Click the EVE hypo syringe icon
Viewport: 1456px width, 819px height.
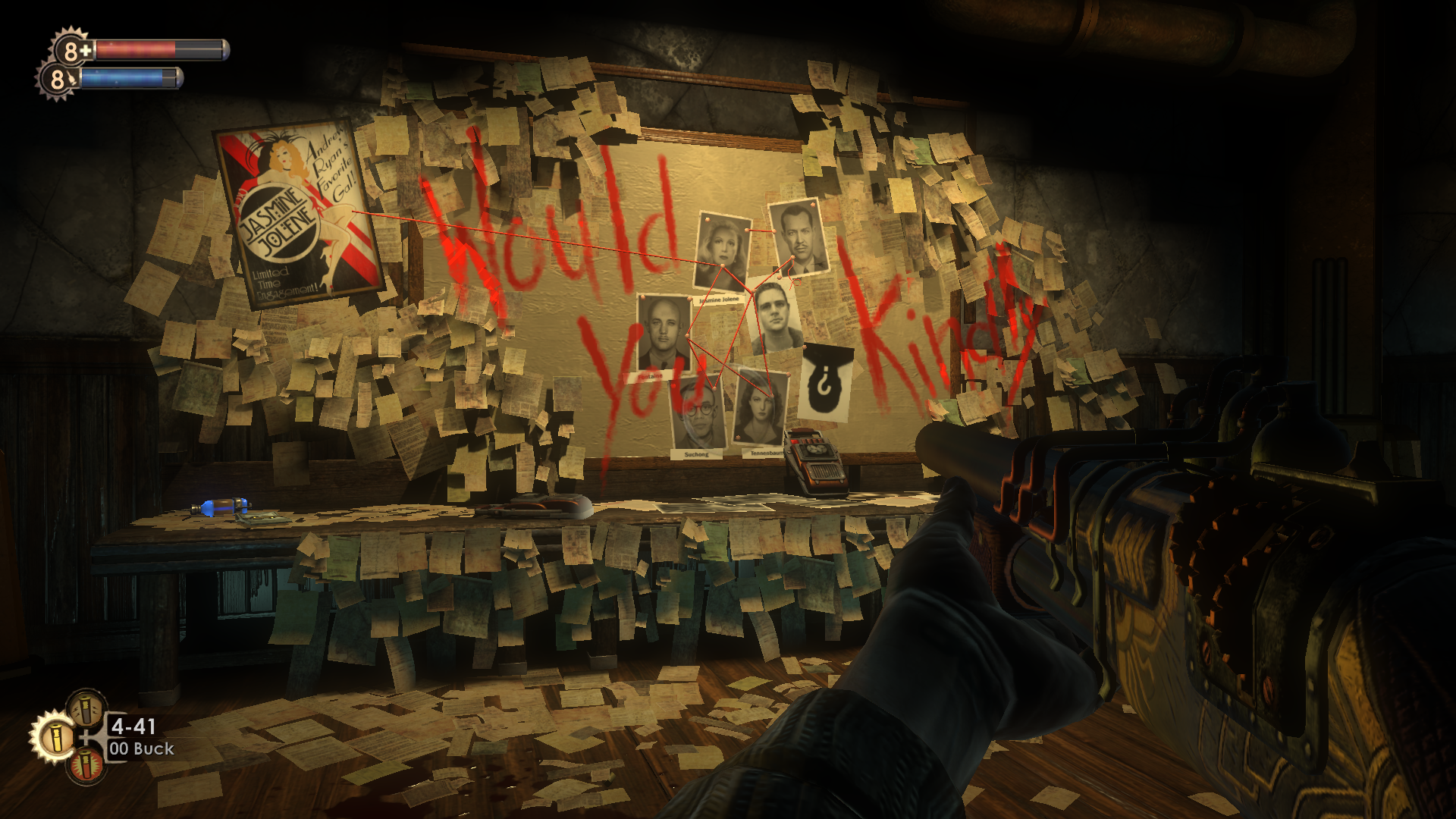[x=58, y=79]
